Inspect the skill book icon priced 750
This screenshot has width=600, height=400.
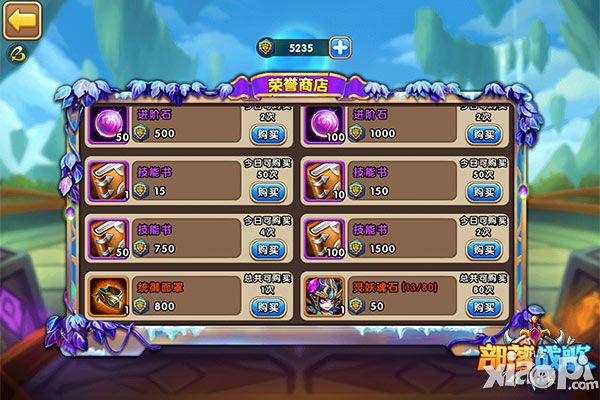[x=106, y=238]
